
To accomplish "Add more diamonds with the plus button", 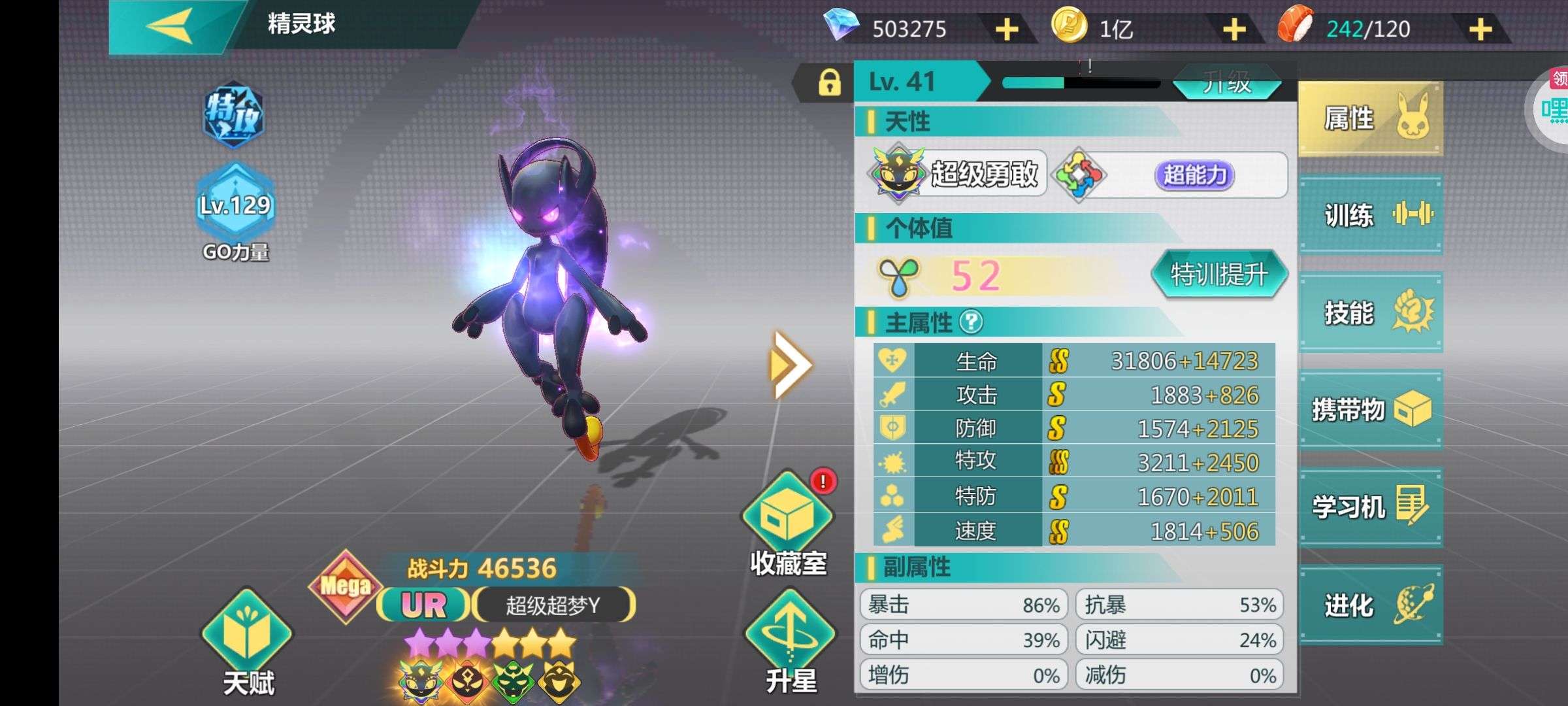I will (1007, 29).
